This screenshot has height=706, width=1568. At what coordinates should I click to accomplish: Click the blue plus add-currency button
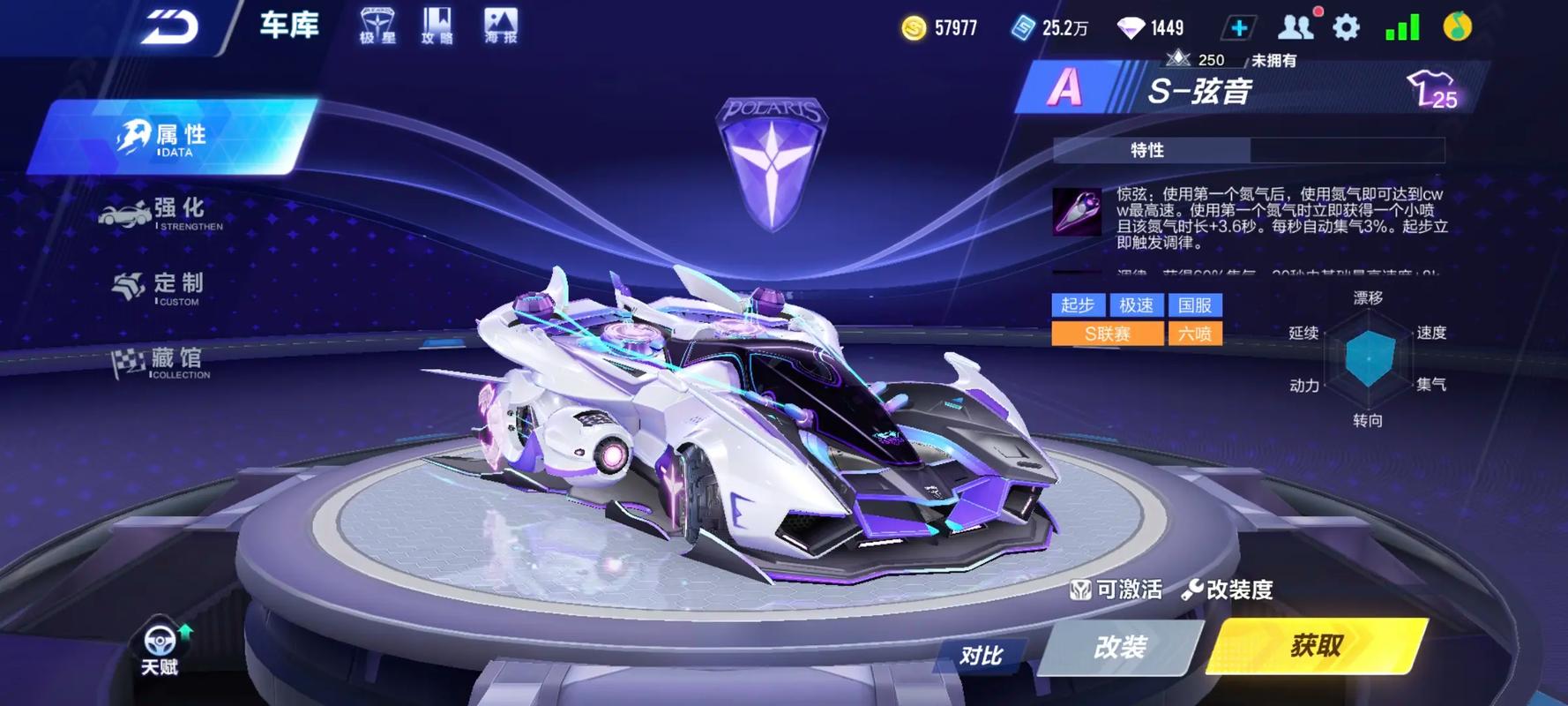1238,28
